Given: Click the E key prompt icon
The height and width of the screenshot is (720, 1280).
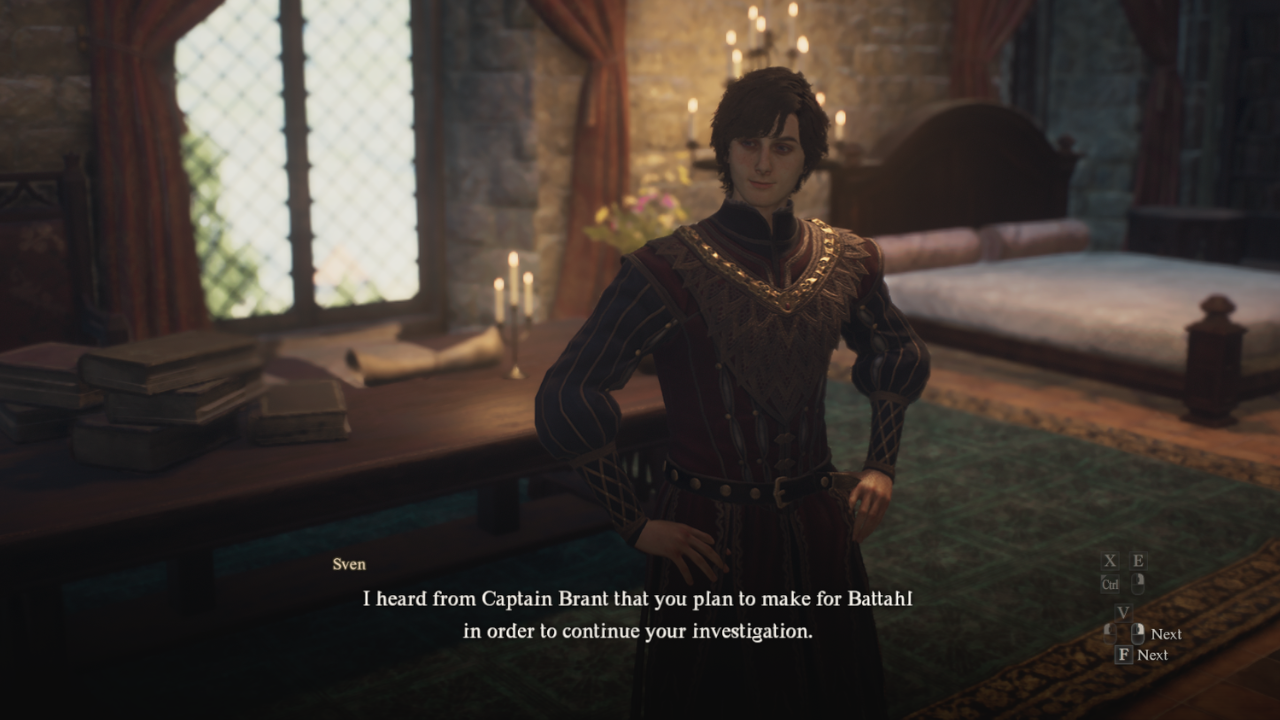Looking at the screenshot, I should coord(1138,560).
